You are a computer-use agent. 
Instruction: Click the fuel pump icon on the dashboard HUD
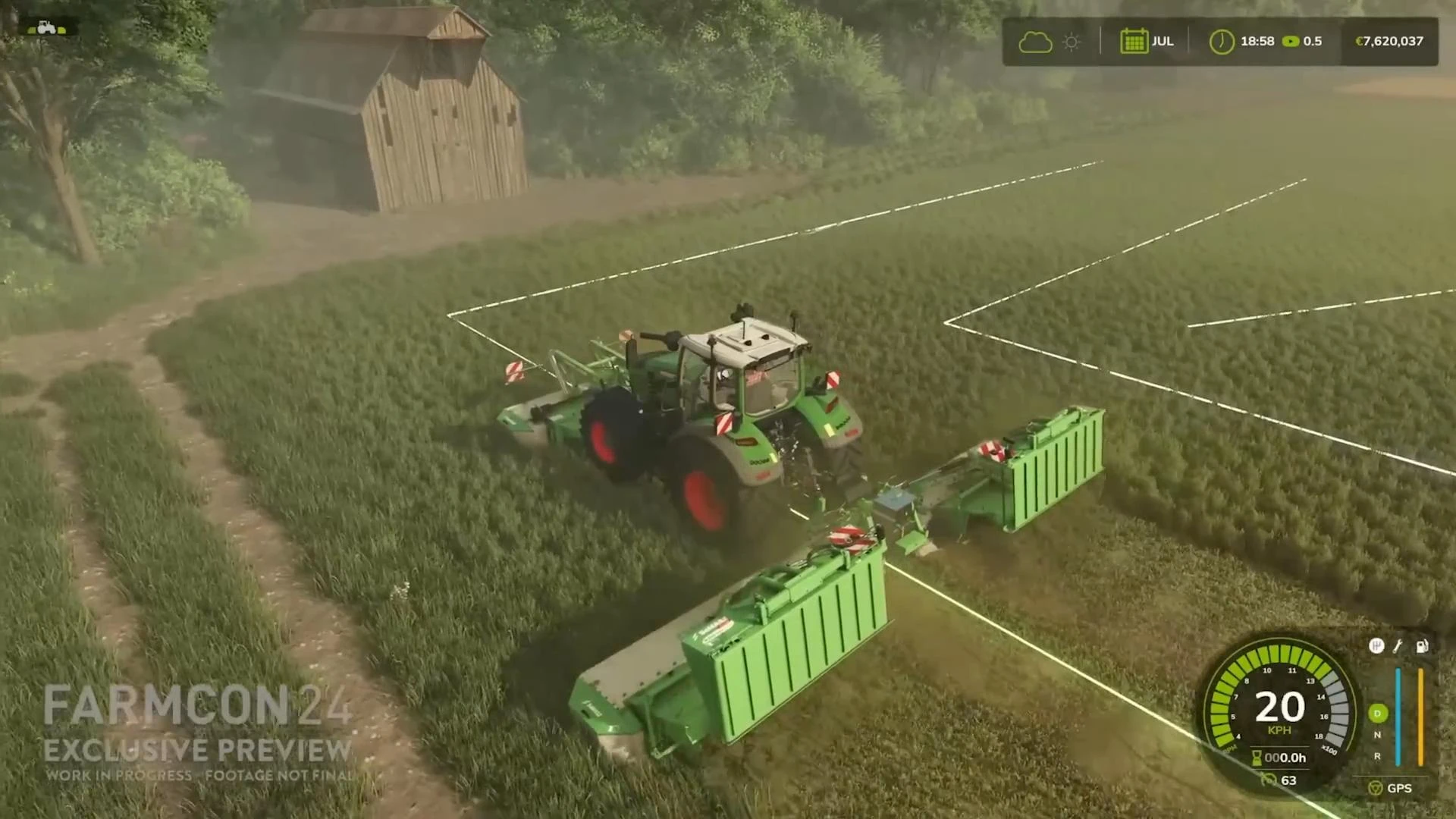point(1423,646)
